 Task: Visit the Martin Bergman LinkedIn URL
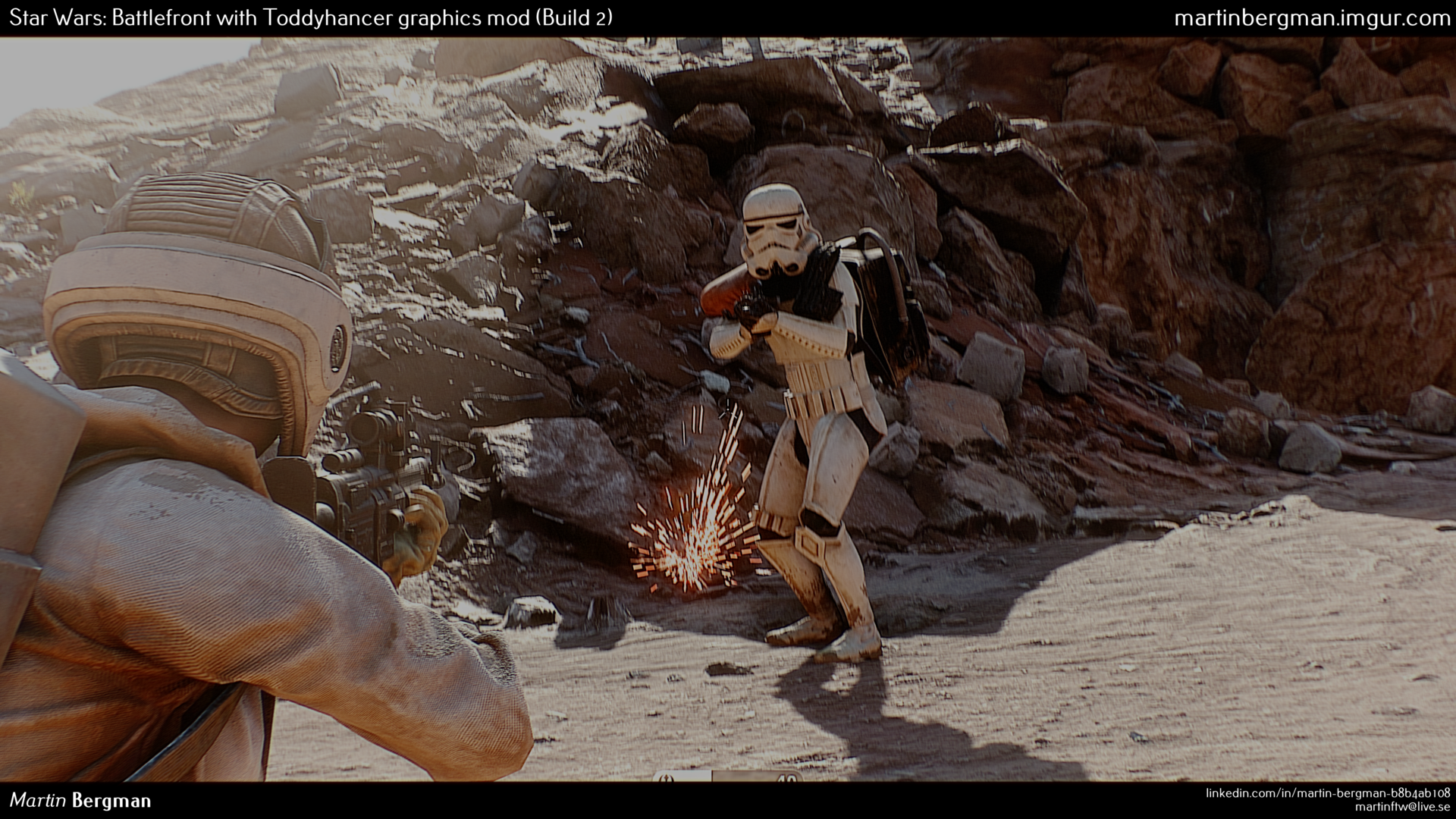pyautogui.click(x=1327, y=792)
